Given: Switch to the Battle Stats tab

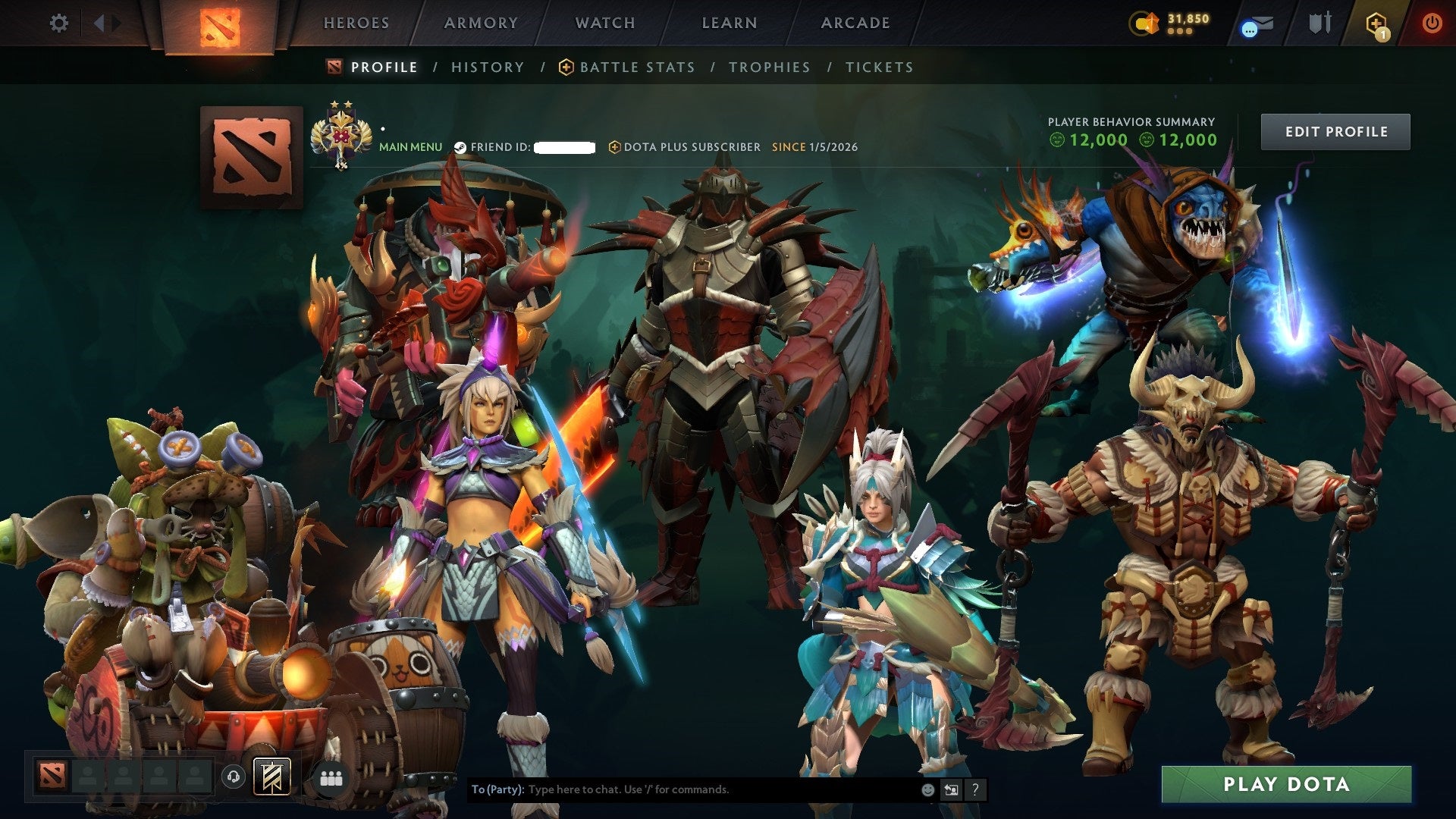Looking at the screenshot, I should 635,67.
